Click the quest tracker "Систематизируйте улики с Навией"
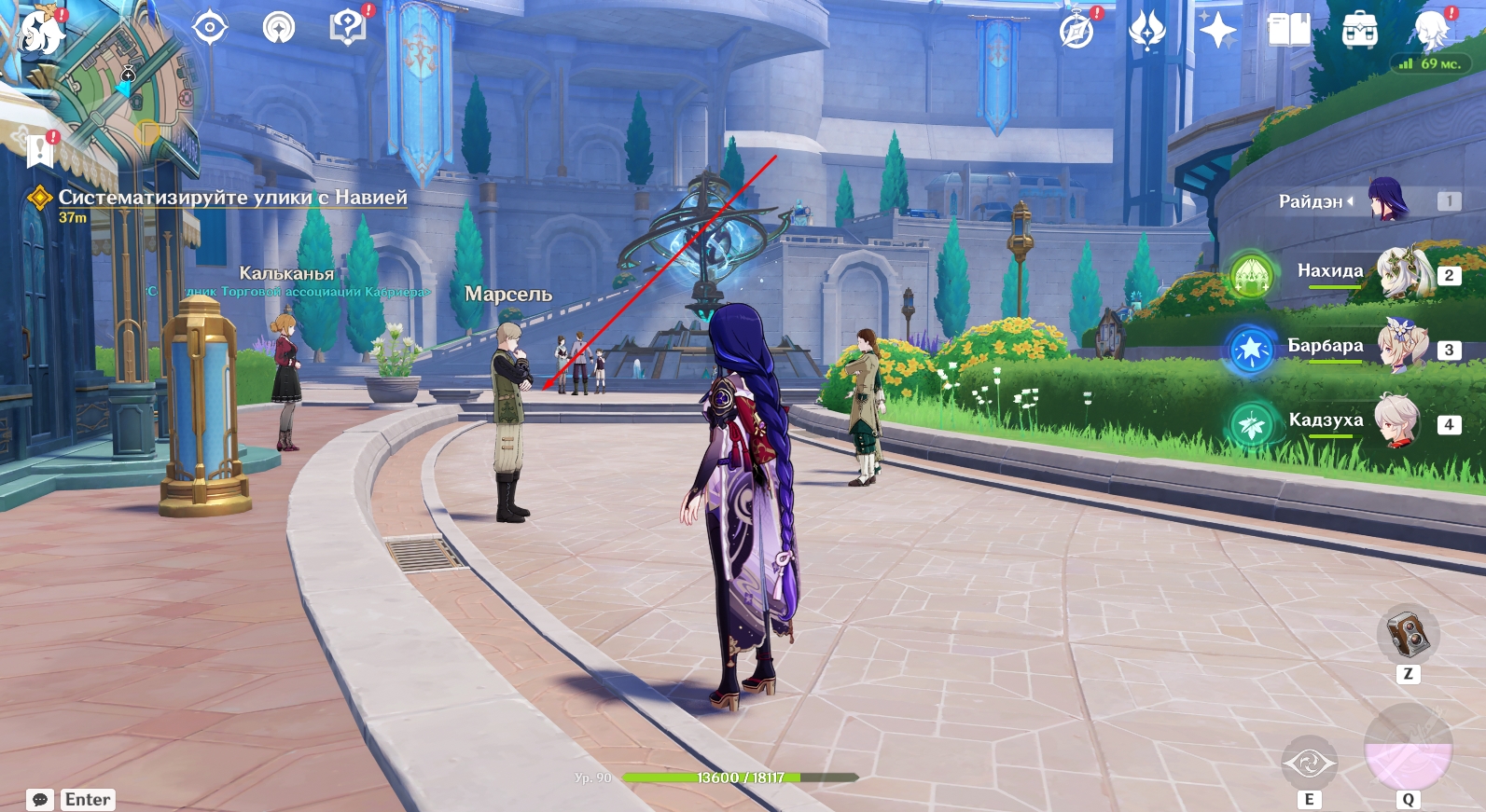 [232, 198]
